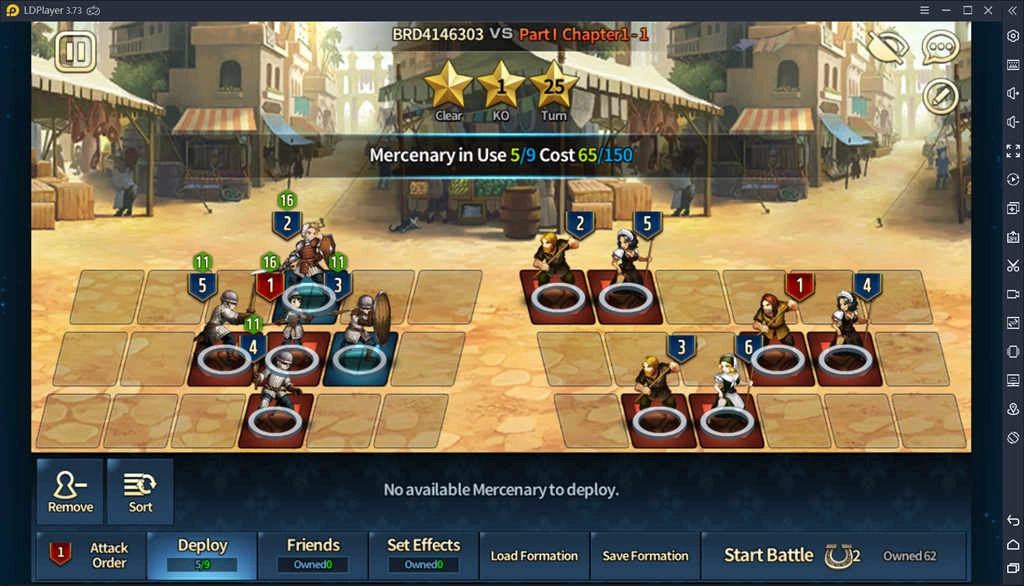Load a saved formation
This screenshot has width=1024, height=586.
[534, 555]
